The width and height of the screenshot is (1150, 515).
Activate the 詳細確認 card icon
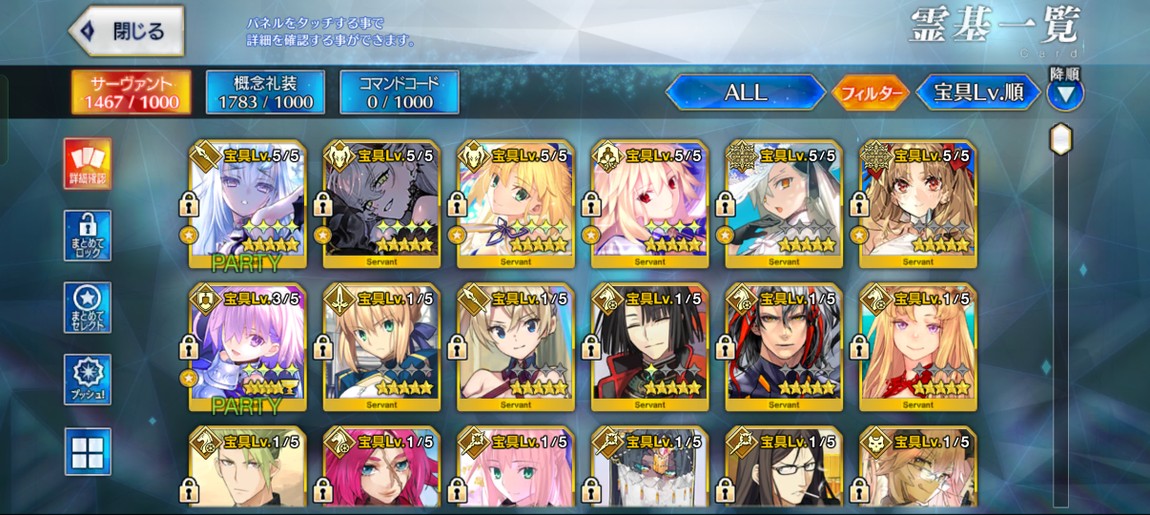pyautogui.click(x=87, y=163)
